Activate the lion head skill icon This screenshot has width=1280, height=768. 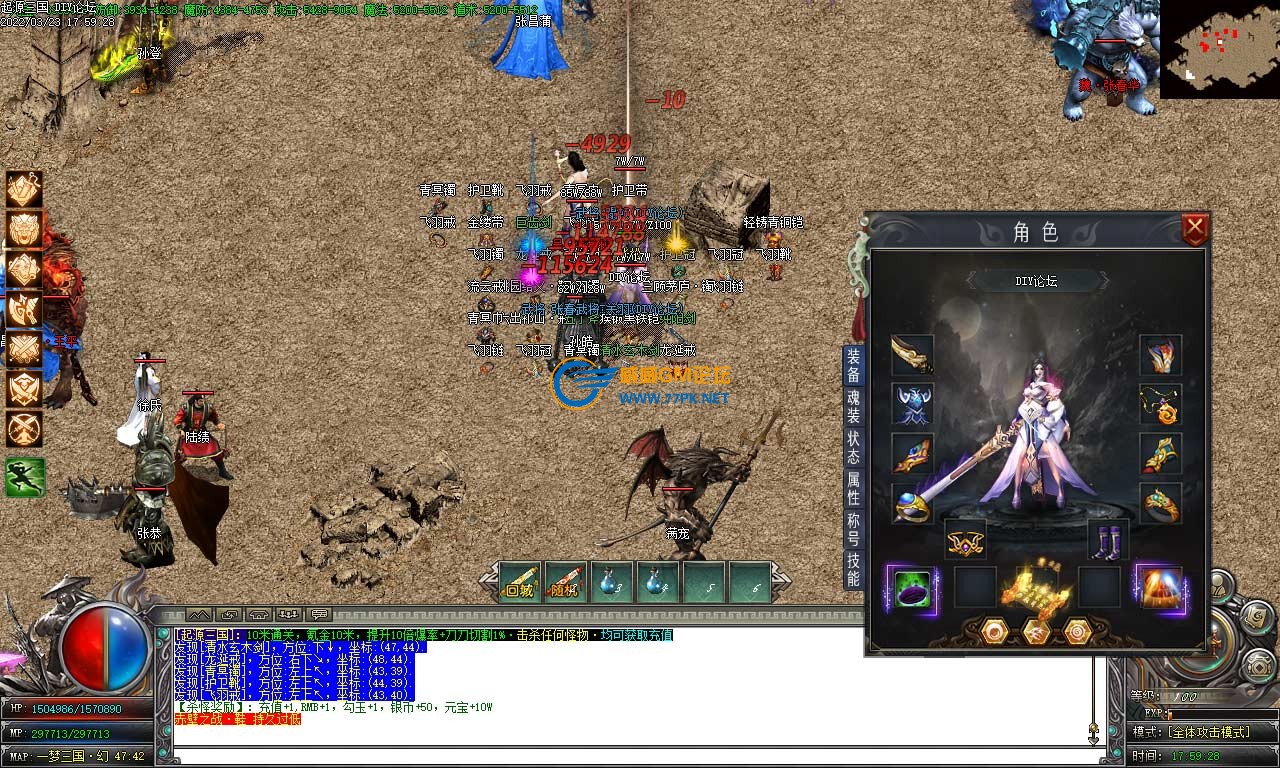(x=24, y=229)
